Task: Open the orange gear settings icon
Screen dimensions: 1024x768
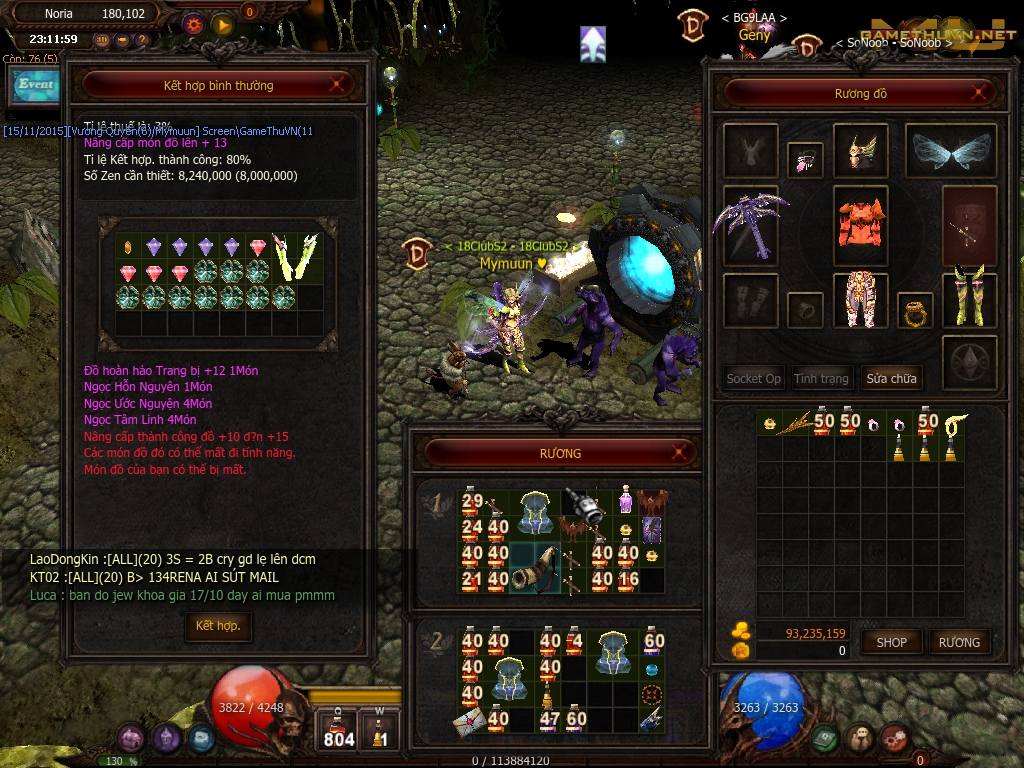Action: pos(194,24)
